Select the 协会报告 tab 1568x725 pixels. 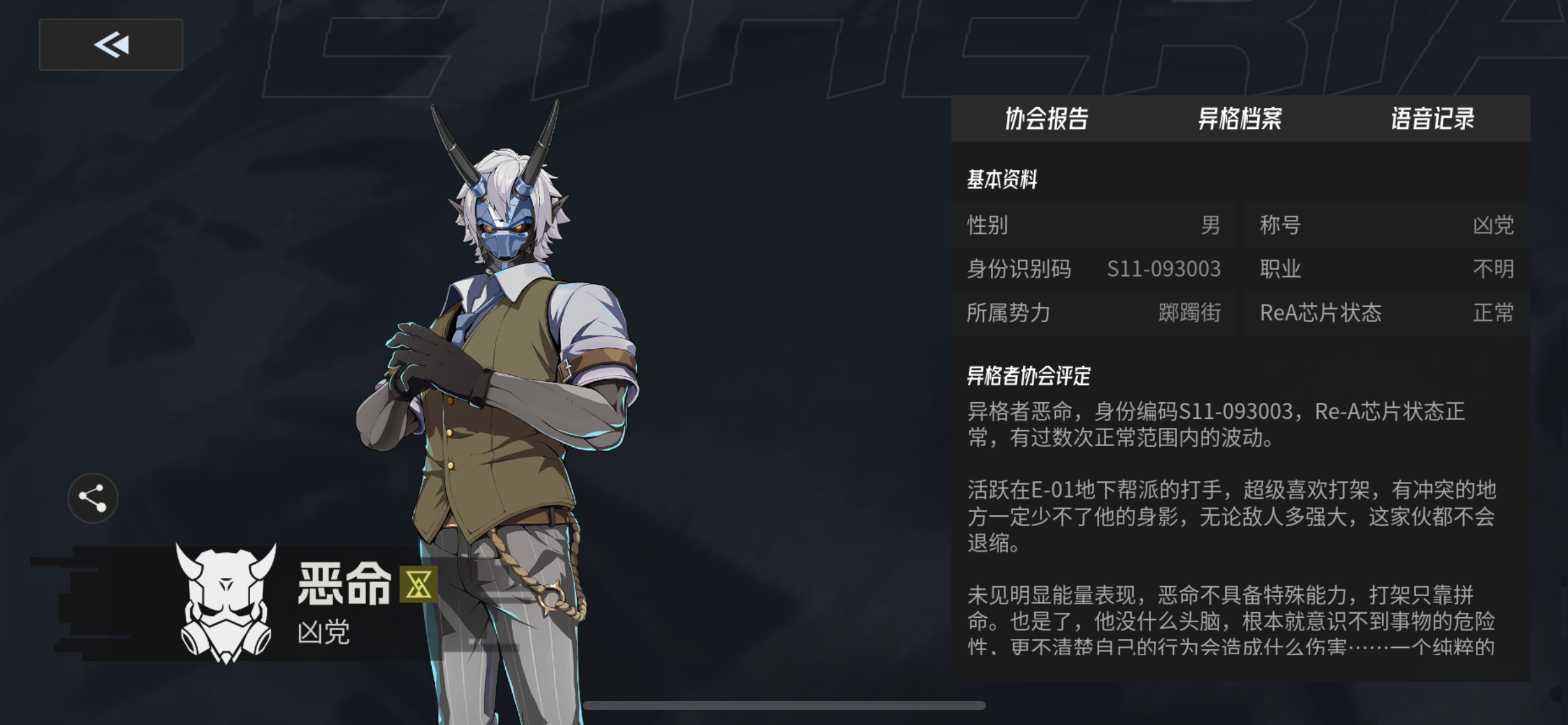tap(1048, 119)
